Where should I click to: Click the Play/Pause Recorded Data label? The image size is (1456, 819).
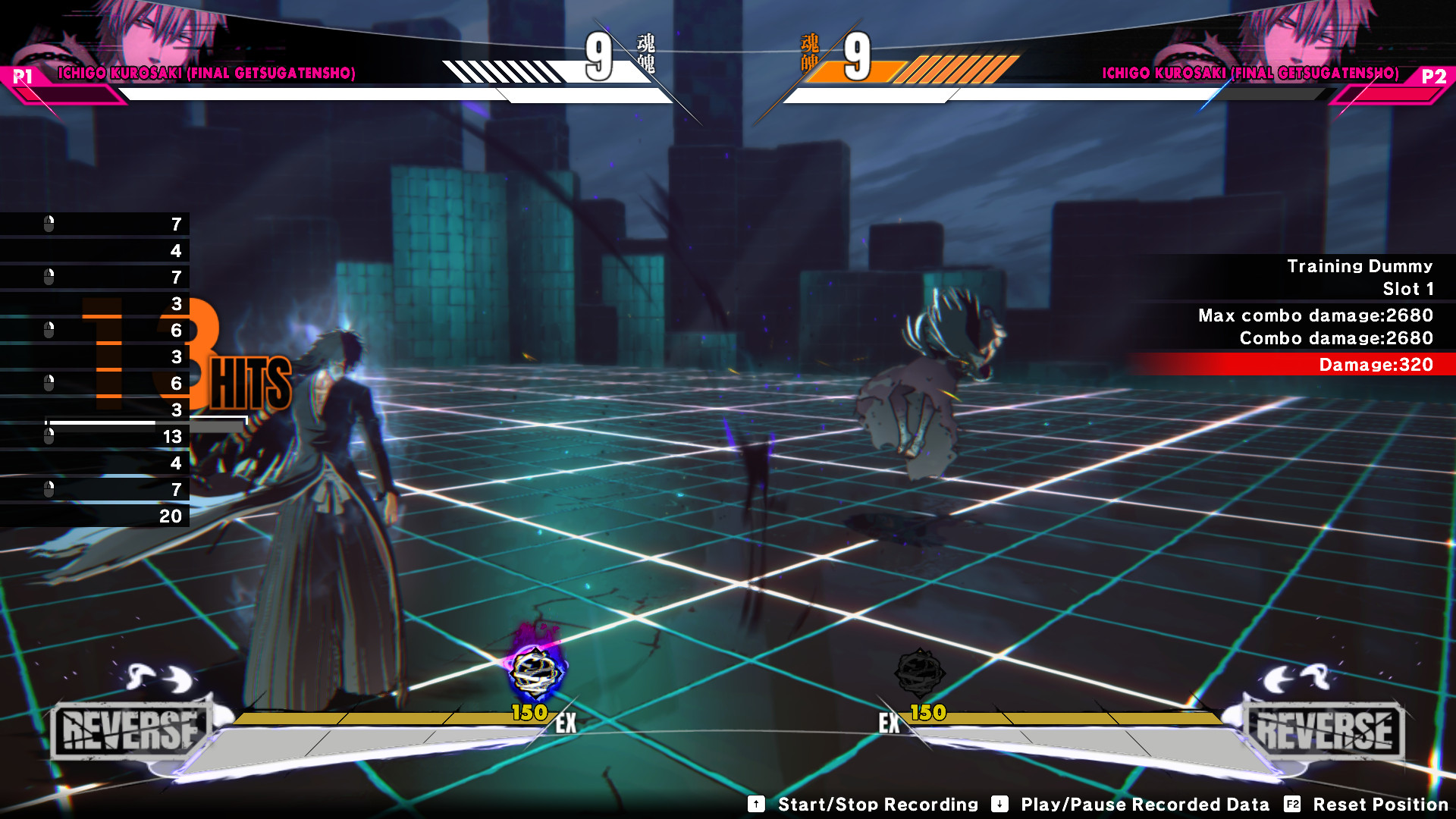(x=1145, y=805)
